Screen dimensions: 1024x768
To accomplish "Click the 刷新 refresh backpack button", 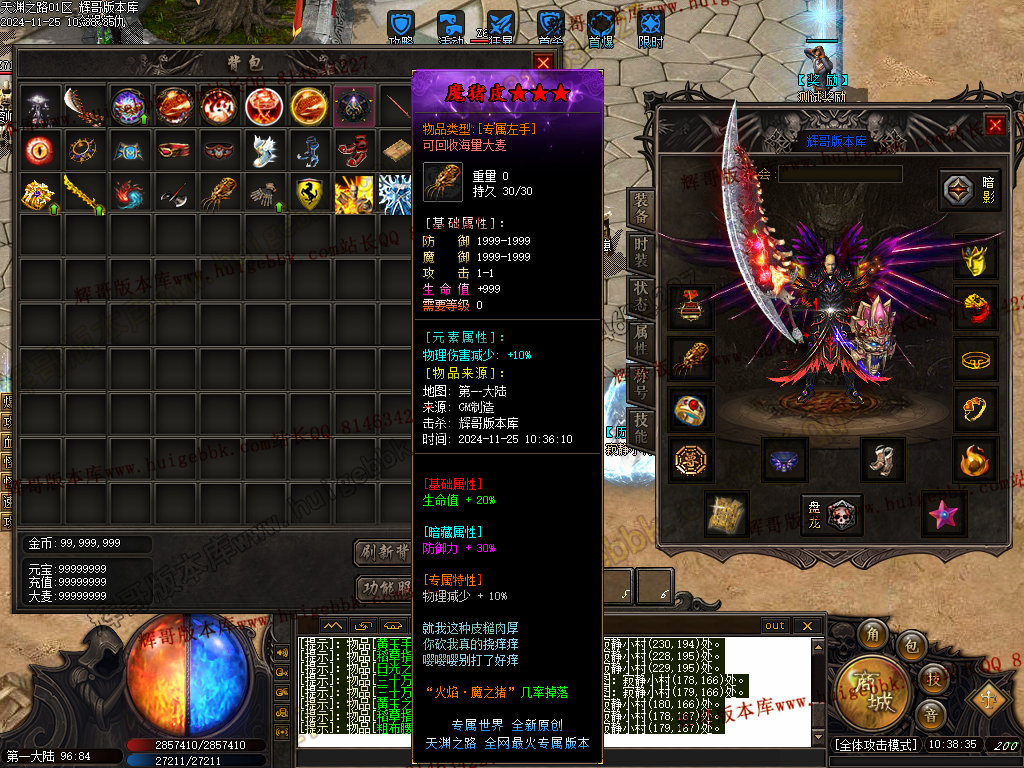I will pos(385,552).
